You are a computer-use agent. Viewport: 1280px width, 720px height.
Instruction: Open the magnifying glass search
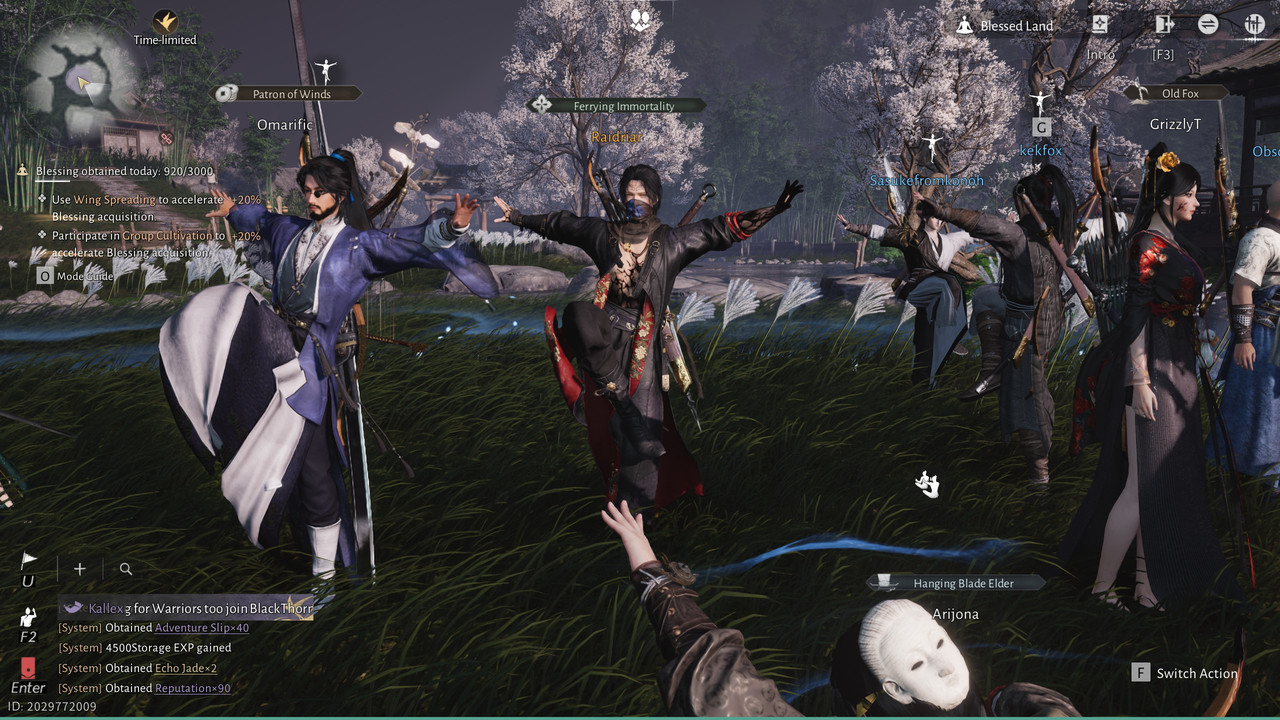[x=126, y=569]
